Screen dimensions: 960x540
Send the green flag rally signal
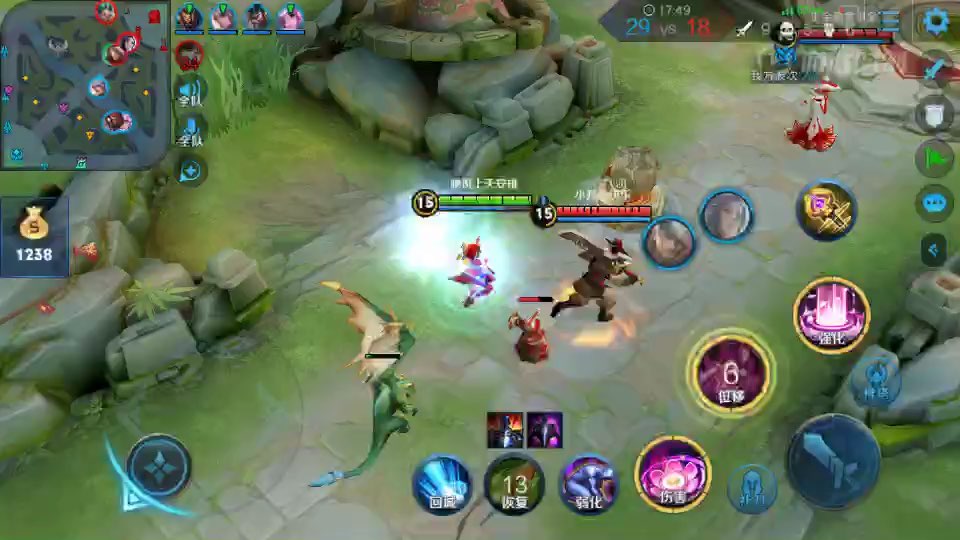tap(935, 158)
